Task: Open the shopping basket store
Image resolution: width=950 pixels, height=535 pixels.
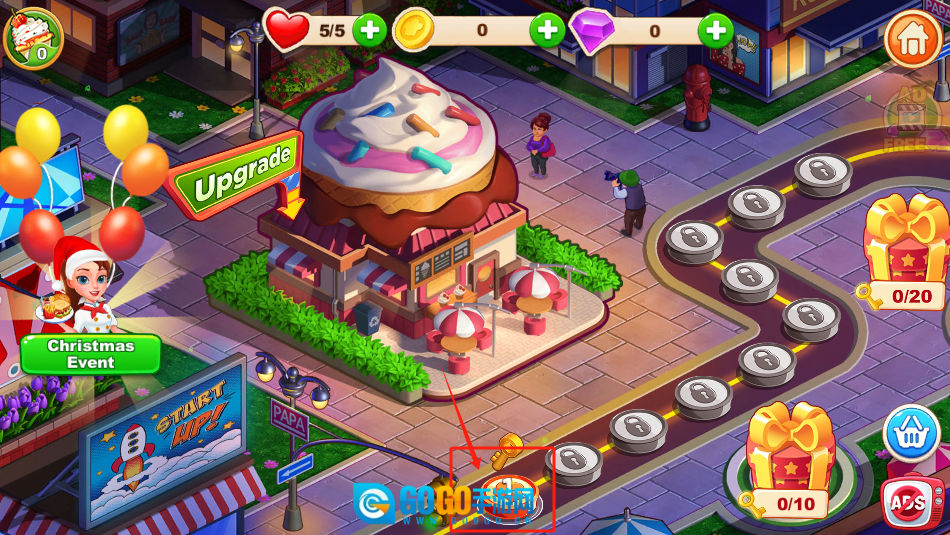Action: [911, 433]
